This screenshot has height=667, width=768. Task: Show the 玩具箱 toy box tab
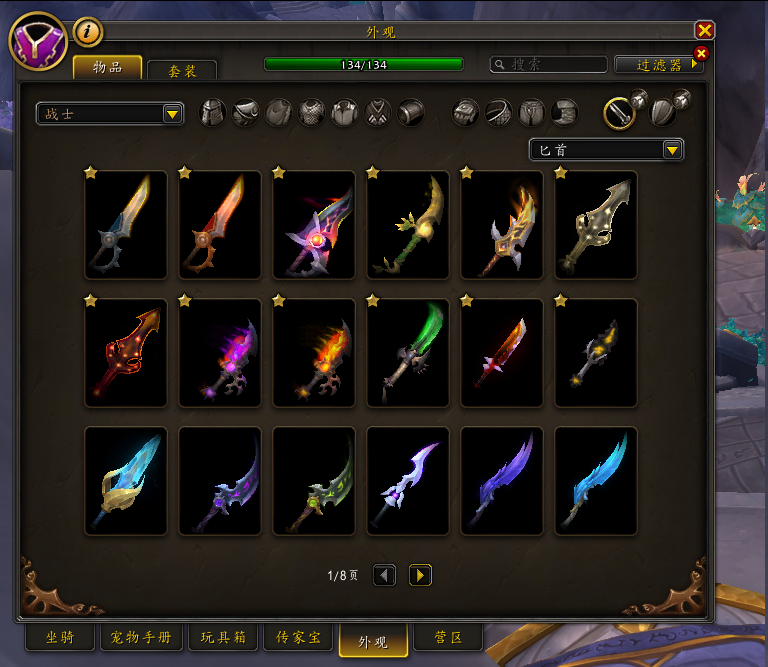tap(220, 638)
